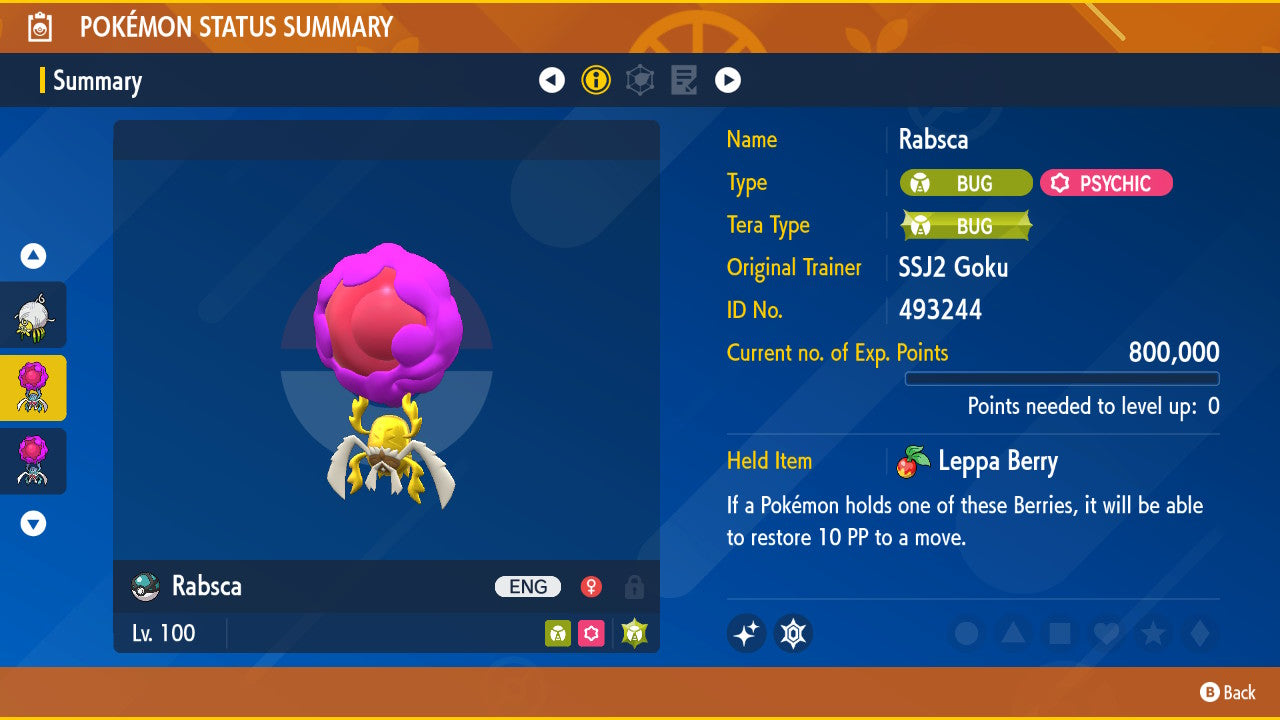
Task: Select the yellow info summary tab
Action: tap(596, 80)
